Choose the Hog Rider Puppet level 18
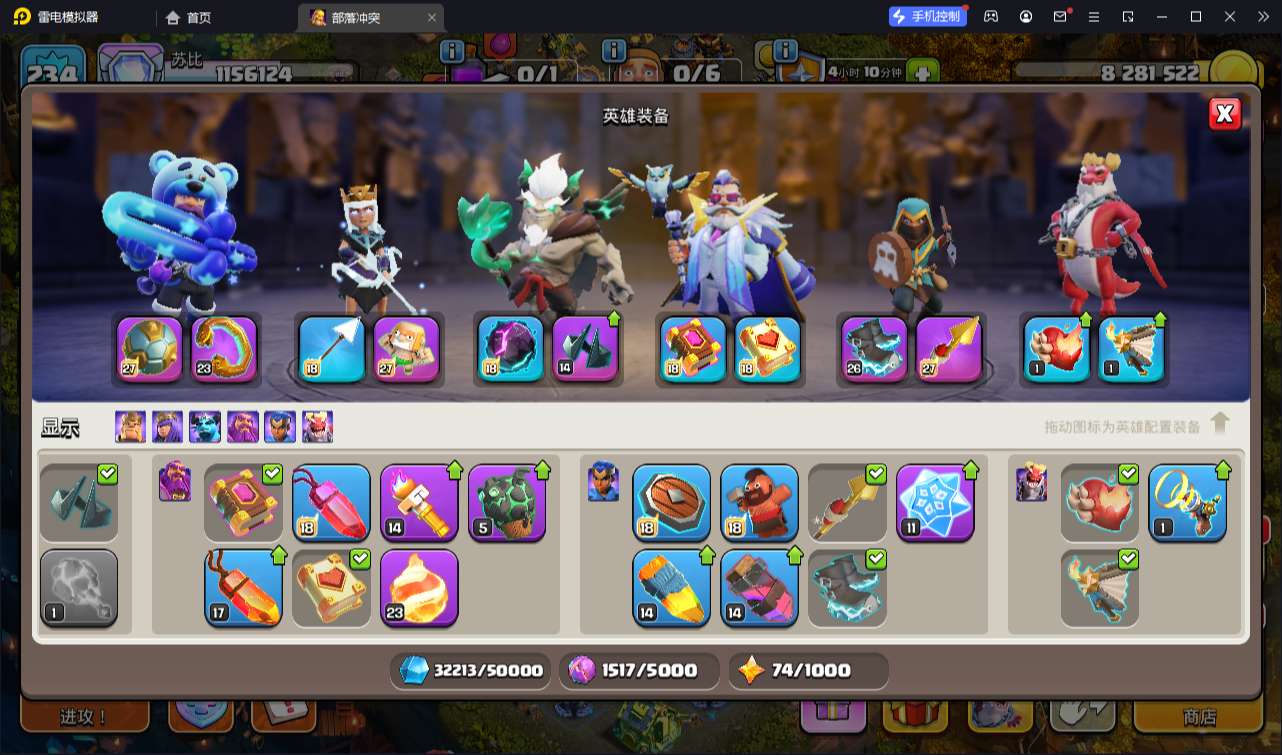This screenshot has height=755, width=1282. click(x=759, y=502)
